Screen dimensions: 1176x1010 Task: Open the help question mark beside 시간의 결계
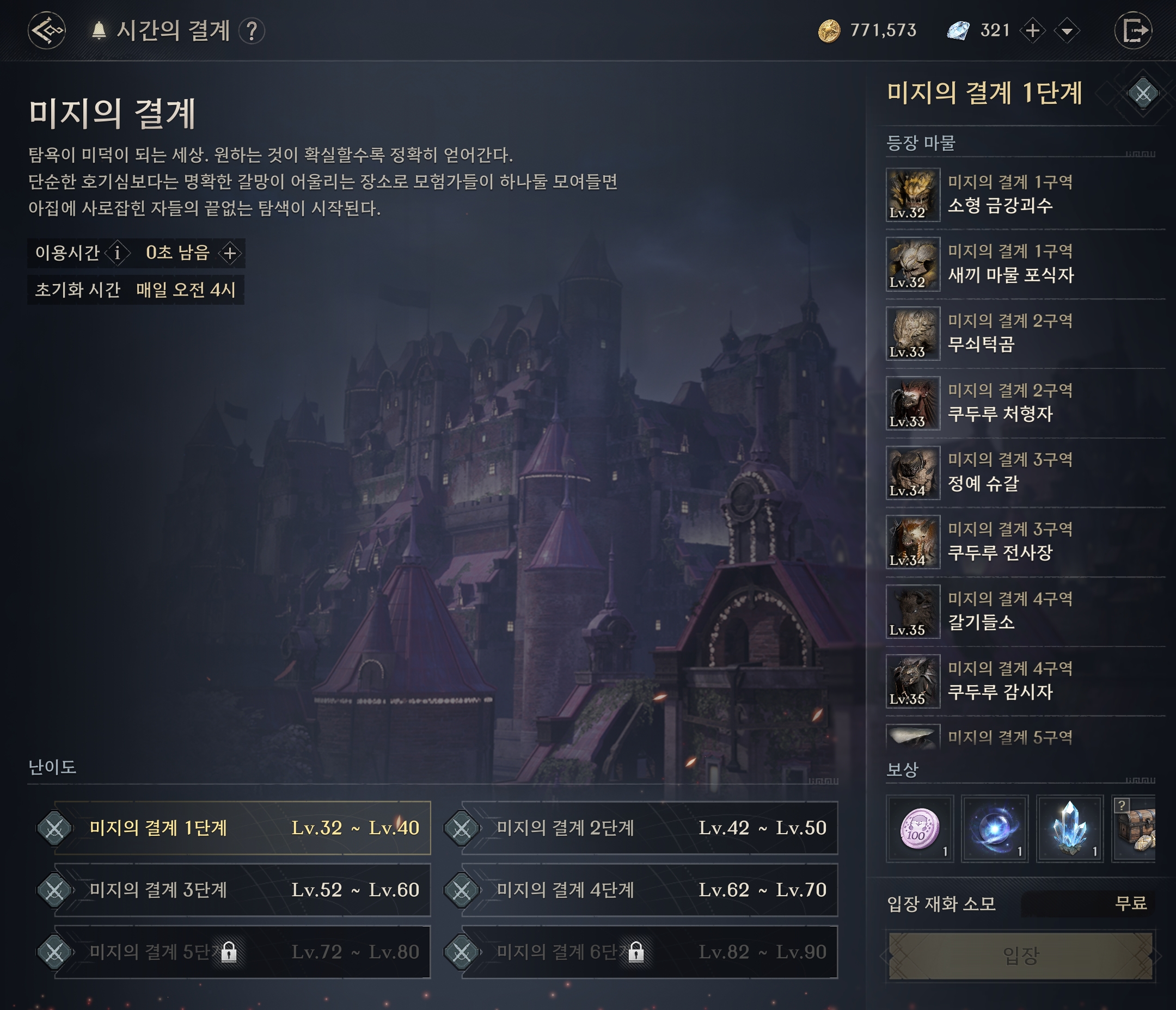click(x=252, y=30)
